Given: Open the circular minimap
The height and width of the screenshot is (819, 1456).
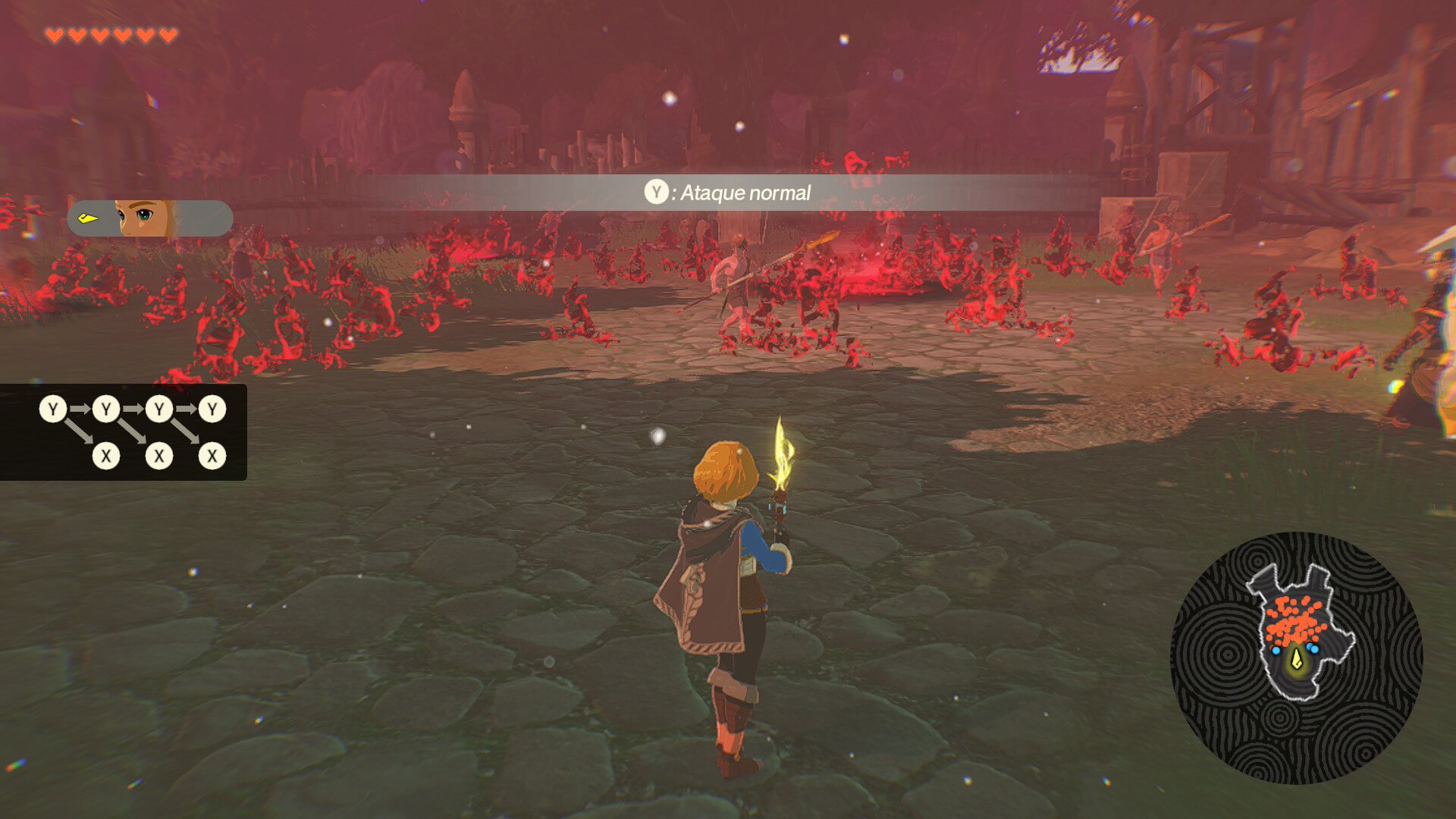Looking at the screenshot, I should coord(1296,657).
